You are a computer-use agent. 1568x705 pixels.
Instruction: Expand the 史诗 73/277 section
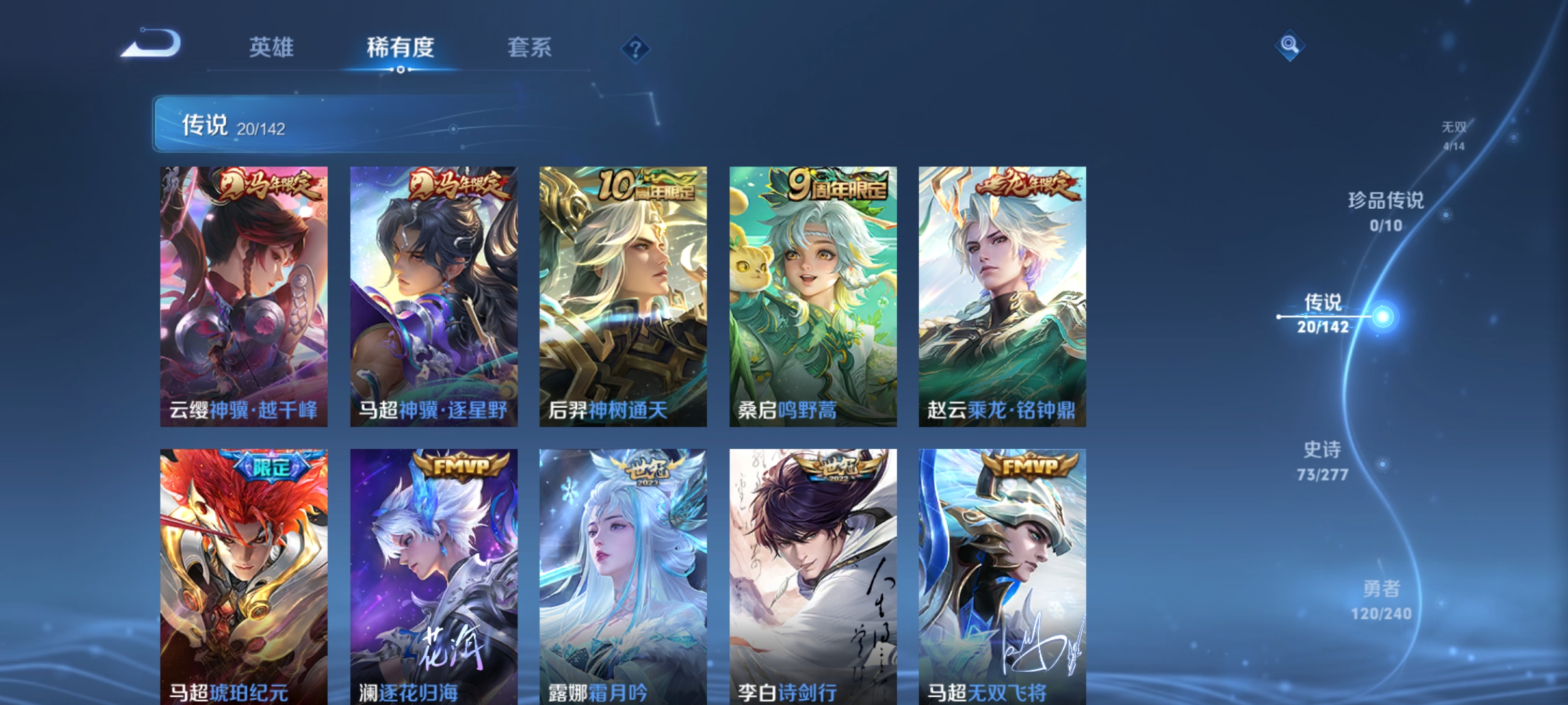[1322, 462]
